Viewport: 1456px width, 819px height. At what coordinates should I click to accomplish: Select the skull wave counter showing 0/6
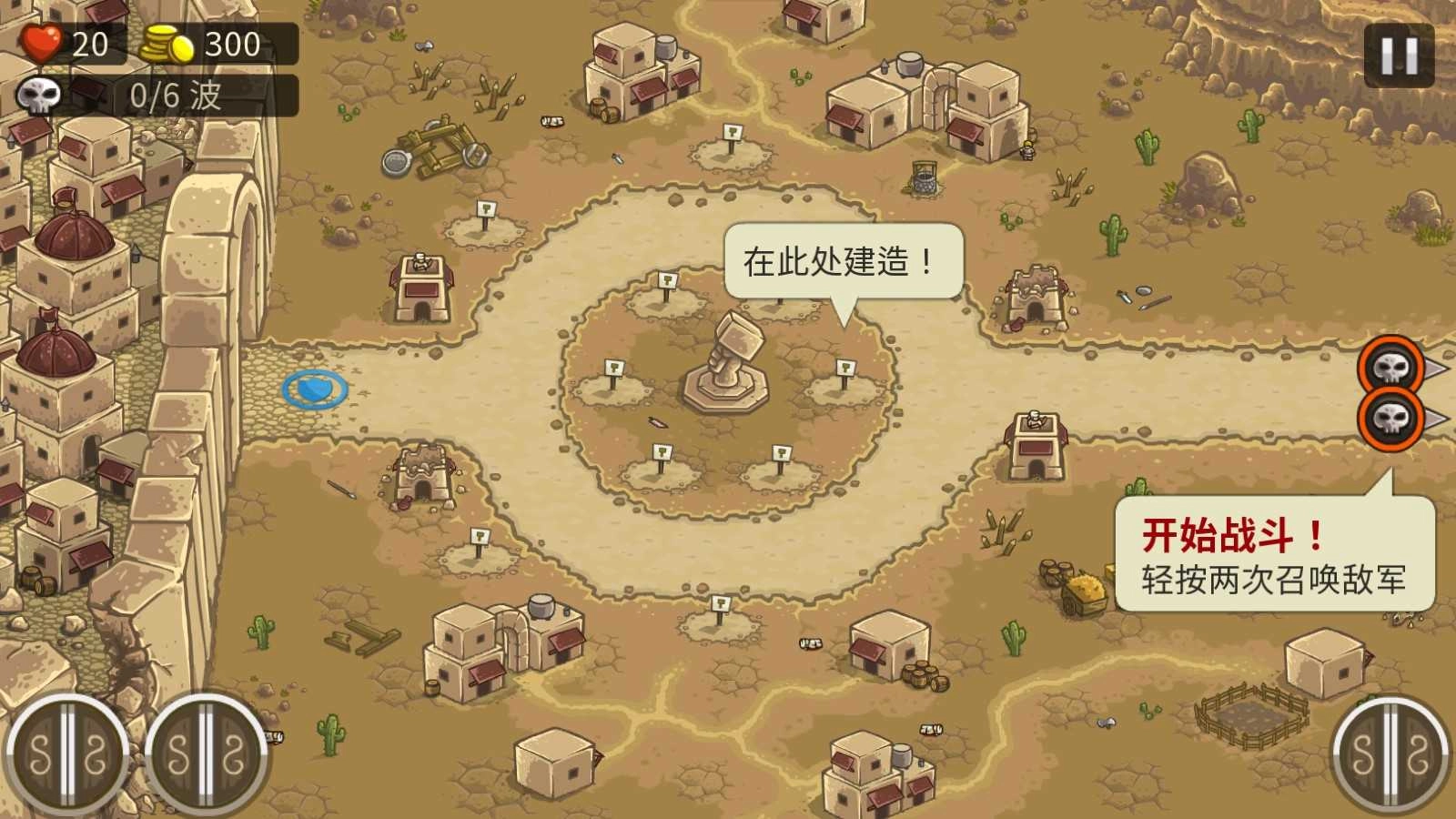tap(136, 96)
